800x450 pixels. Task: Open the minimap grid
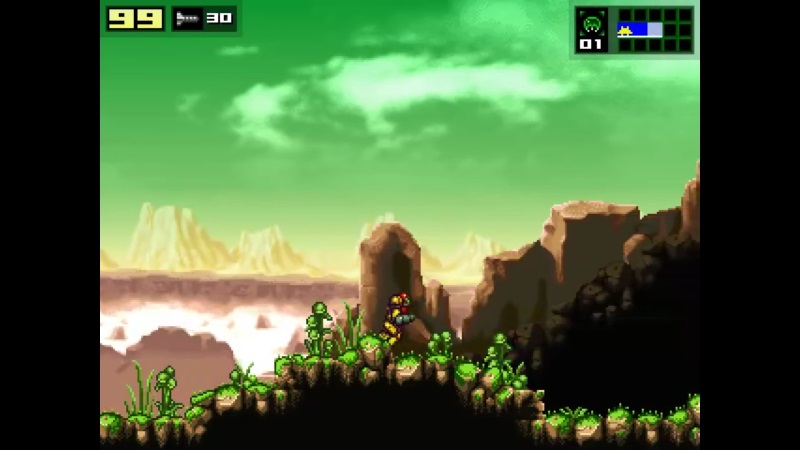[x=654, y=29]
